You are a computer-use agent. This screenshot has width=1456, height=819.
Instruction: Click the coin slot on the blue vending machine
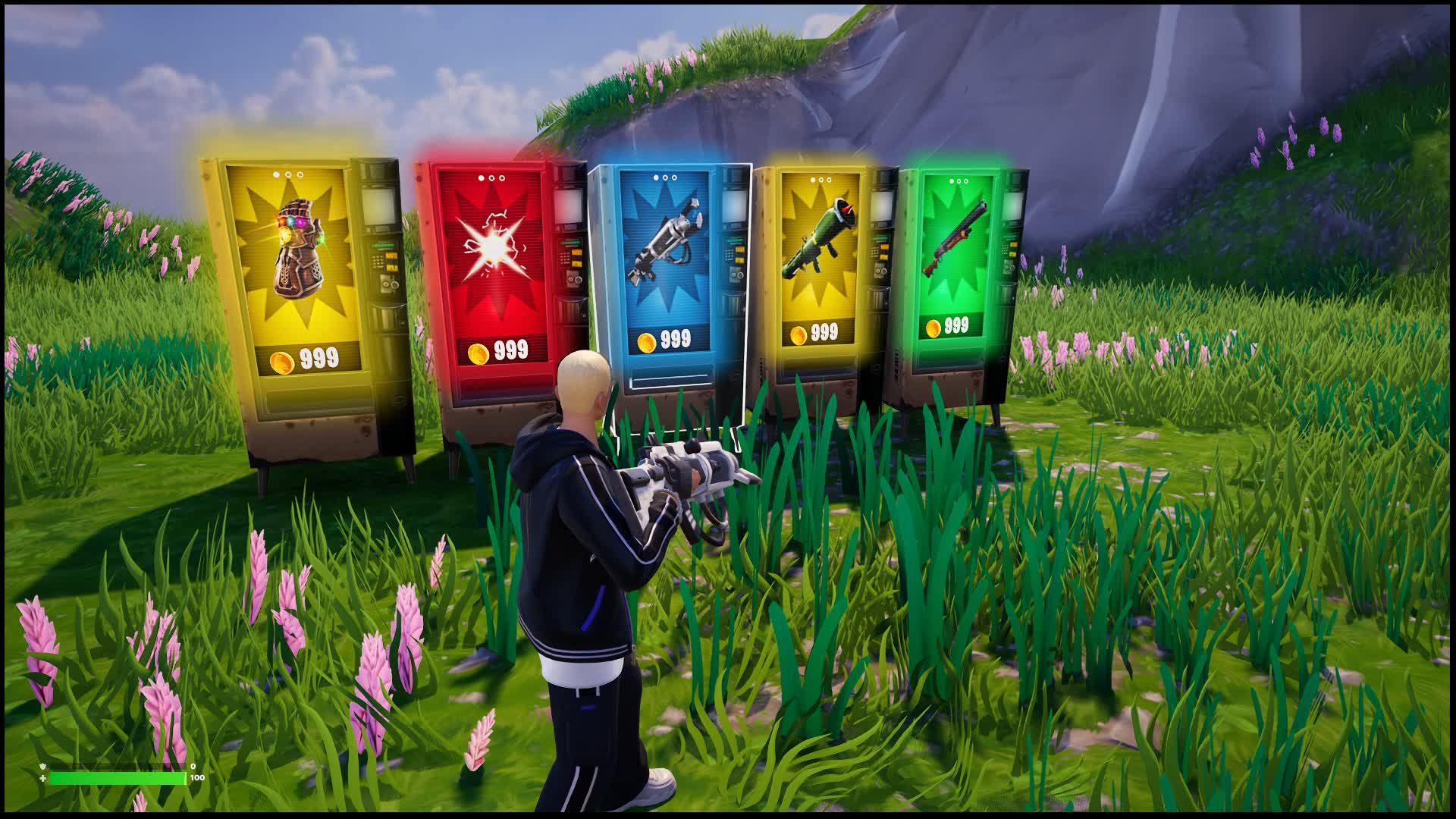(737, 275)
